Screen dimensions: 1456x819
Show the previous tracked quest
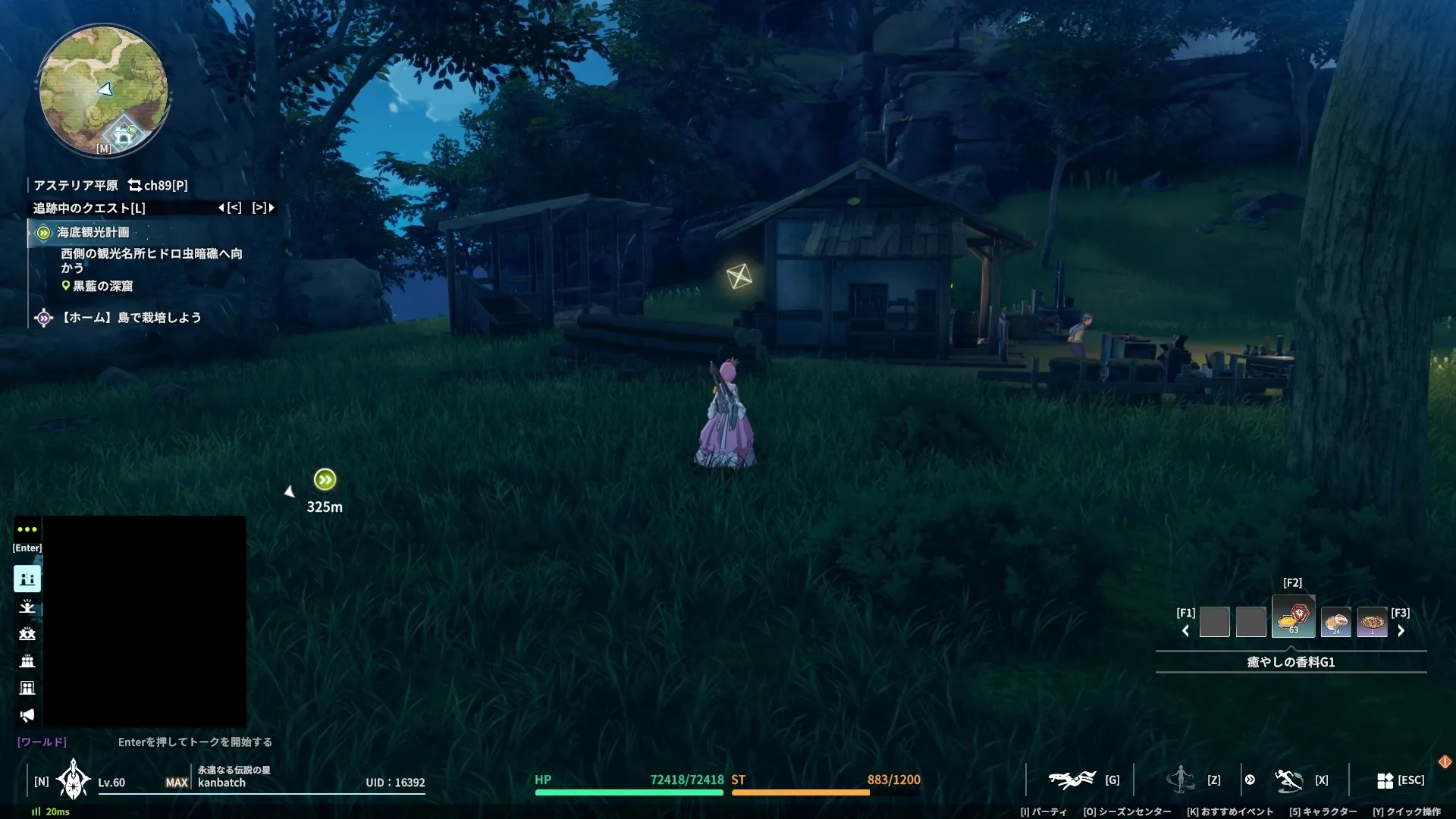tap(230, 208)
